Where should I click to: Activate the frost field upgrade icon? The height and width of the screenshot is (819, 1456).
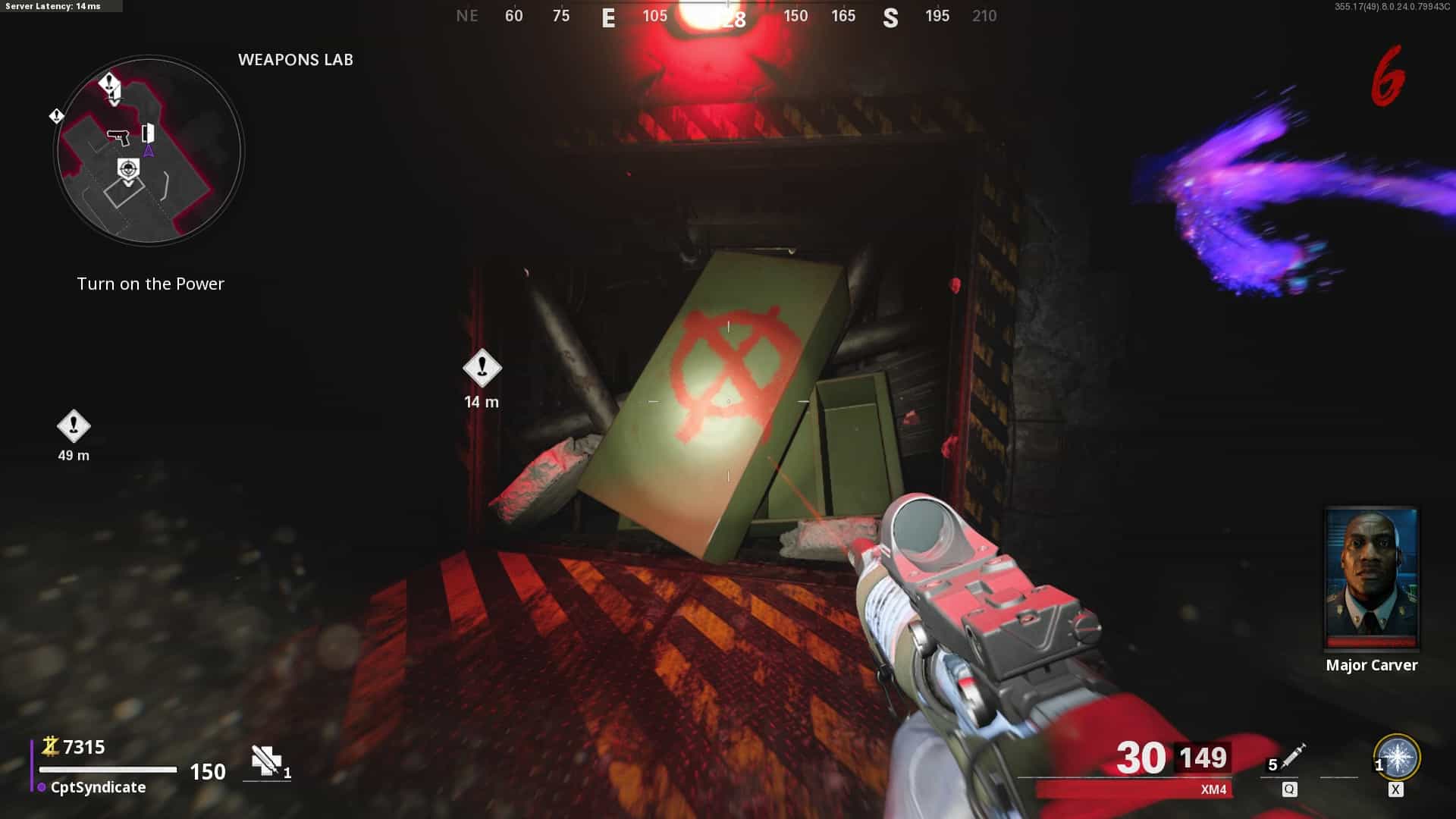click(1397, 758)
